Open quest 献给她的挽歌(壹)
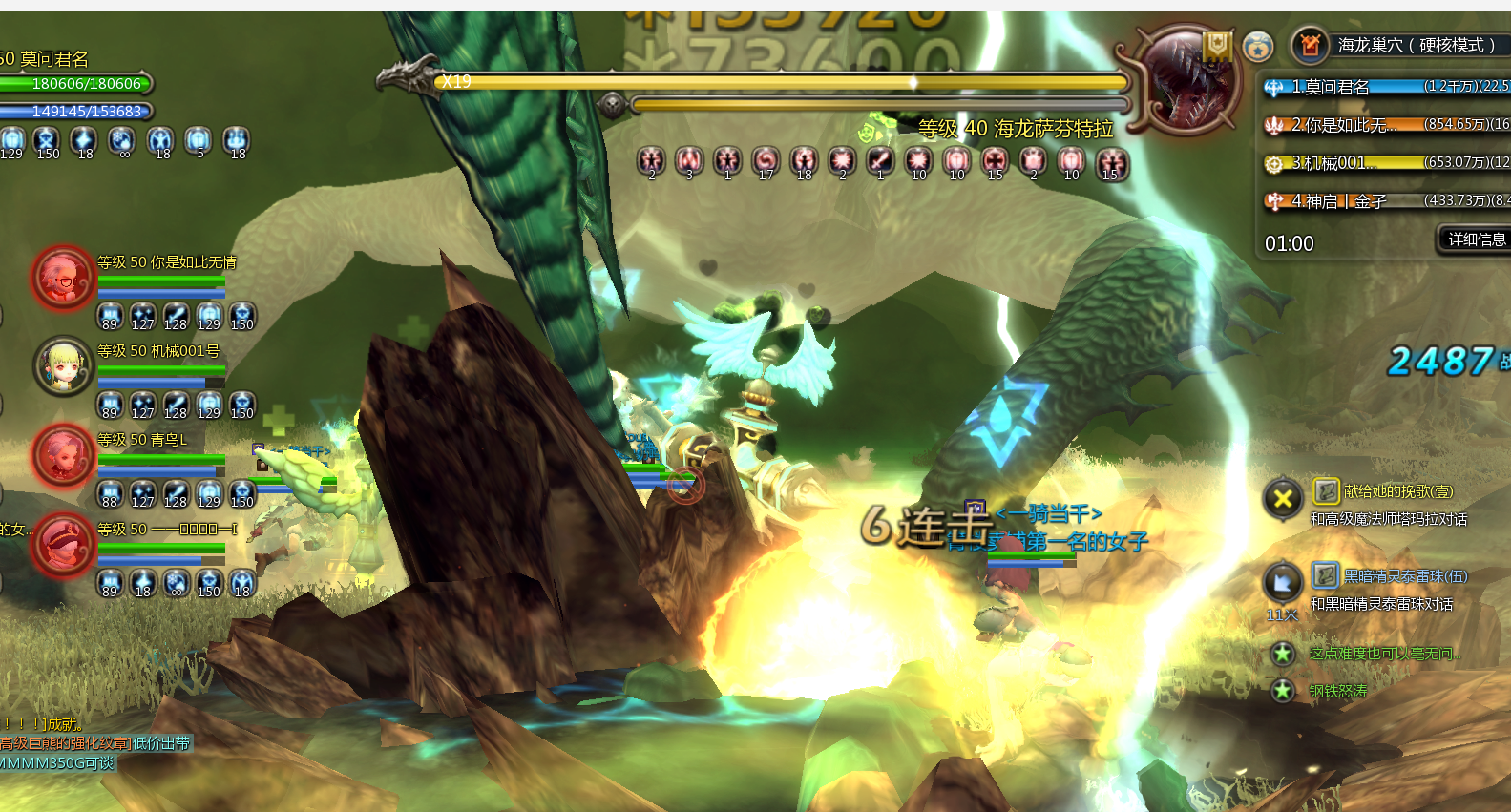 (x=1397, y=491)
